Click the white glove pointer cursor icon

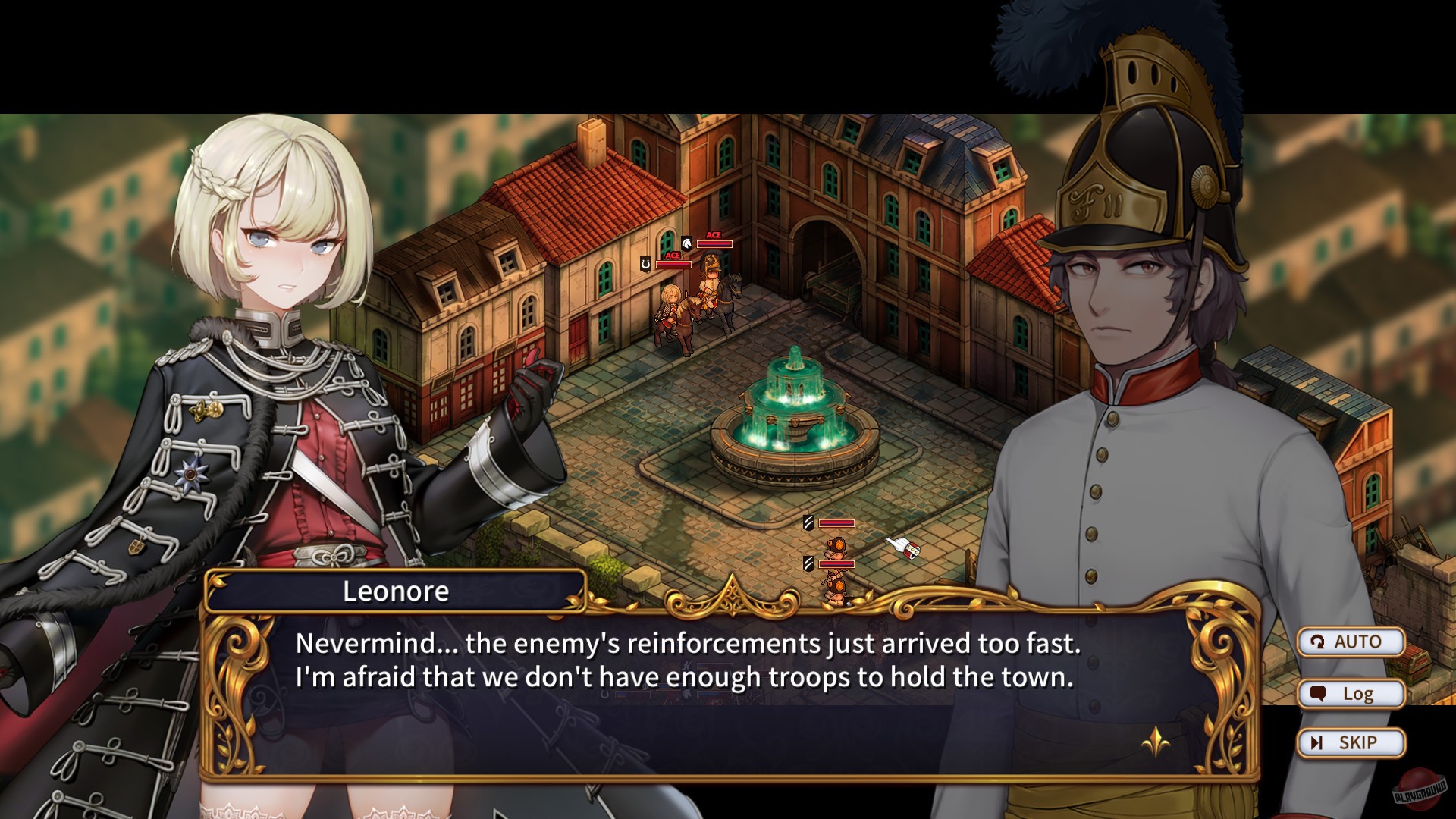coord(903,548)
